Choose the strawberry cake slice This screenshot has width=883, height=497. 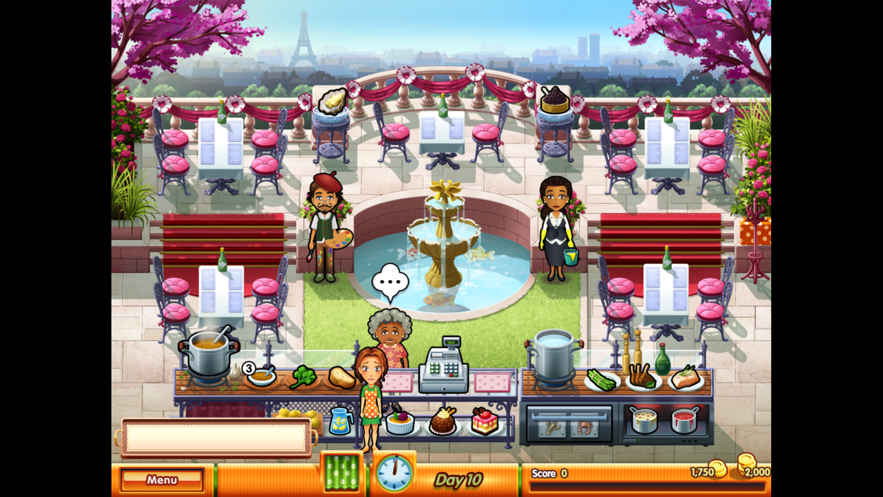[485, 421]
